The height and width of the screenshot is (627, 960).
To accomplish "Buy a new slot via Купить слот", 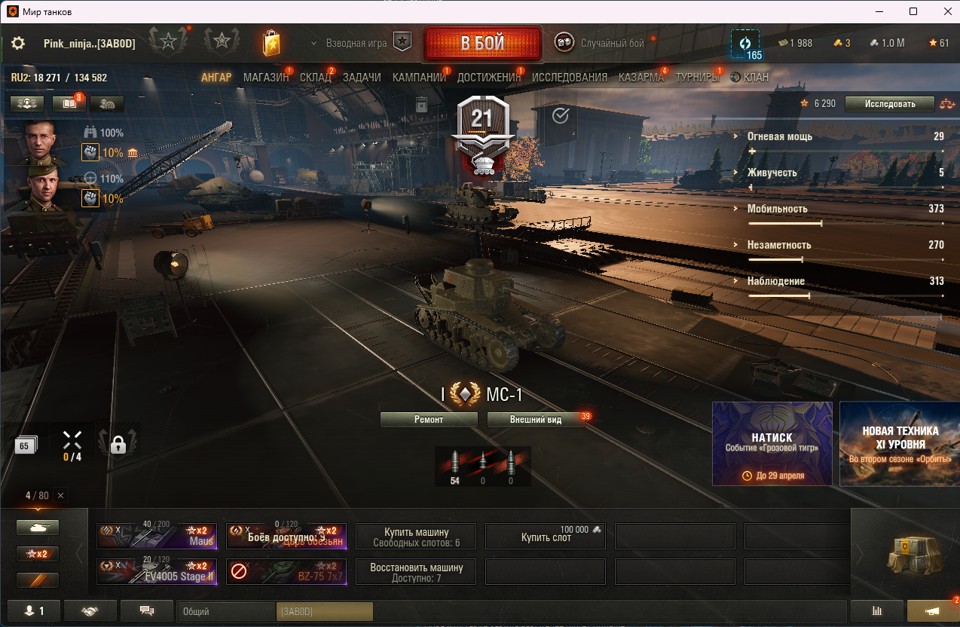I will 545,537.
